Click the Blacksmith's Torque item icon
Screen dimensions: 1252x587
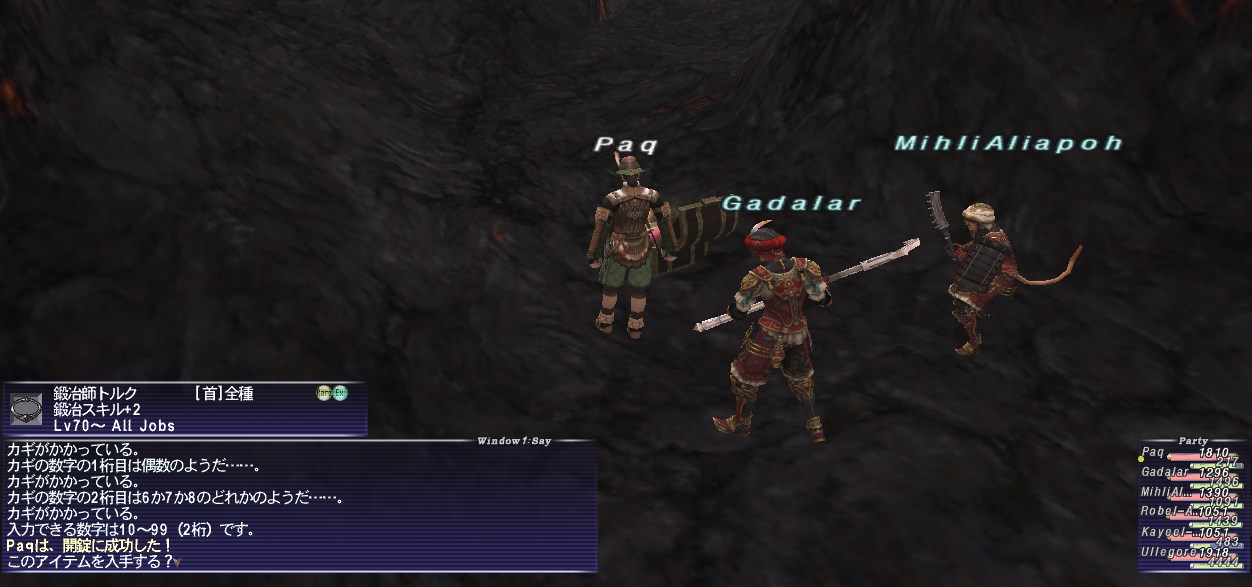point(26,408)
